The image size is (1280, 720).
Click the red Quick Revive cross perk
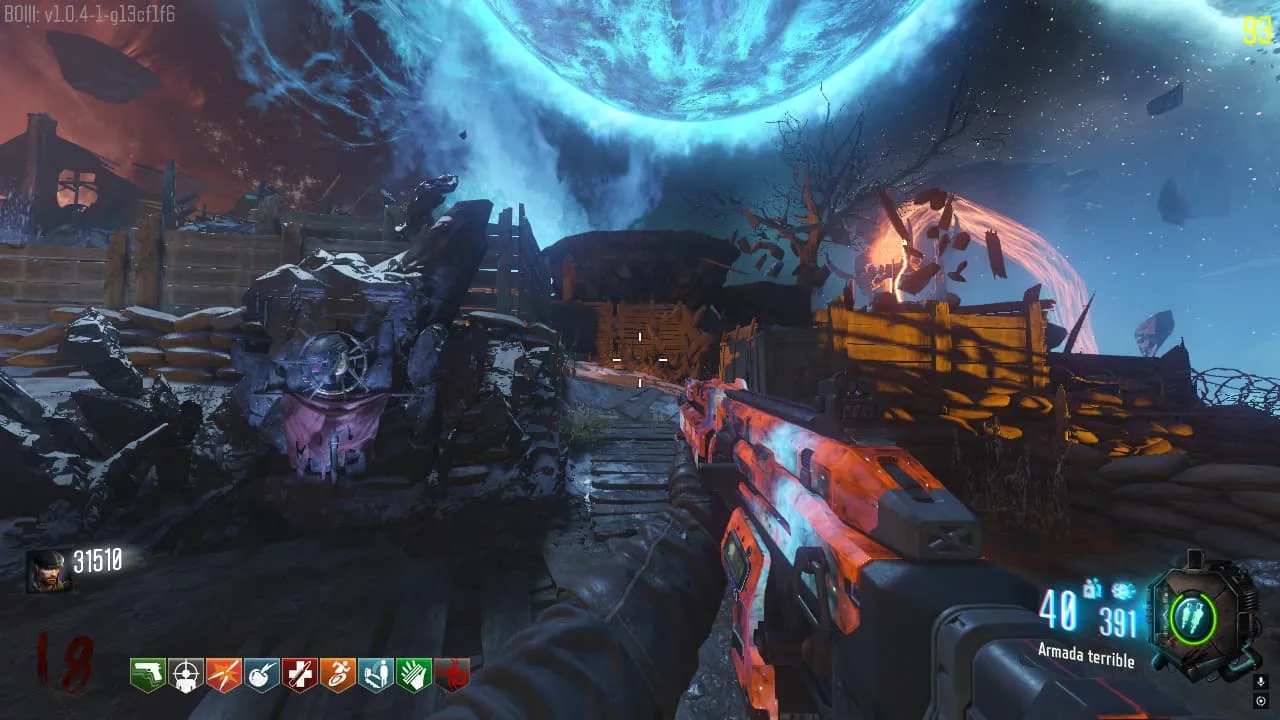click(300, 675)
